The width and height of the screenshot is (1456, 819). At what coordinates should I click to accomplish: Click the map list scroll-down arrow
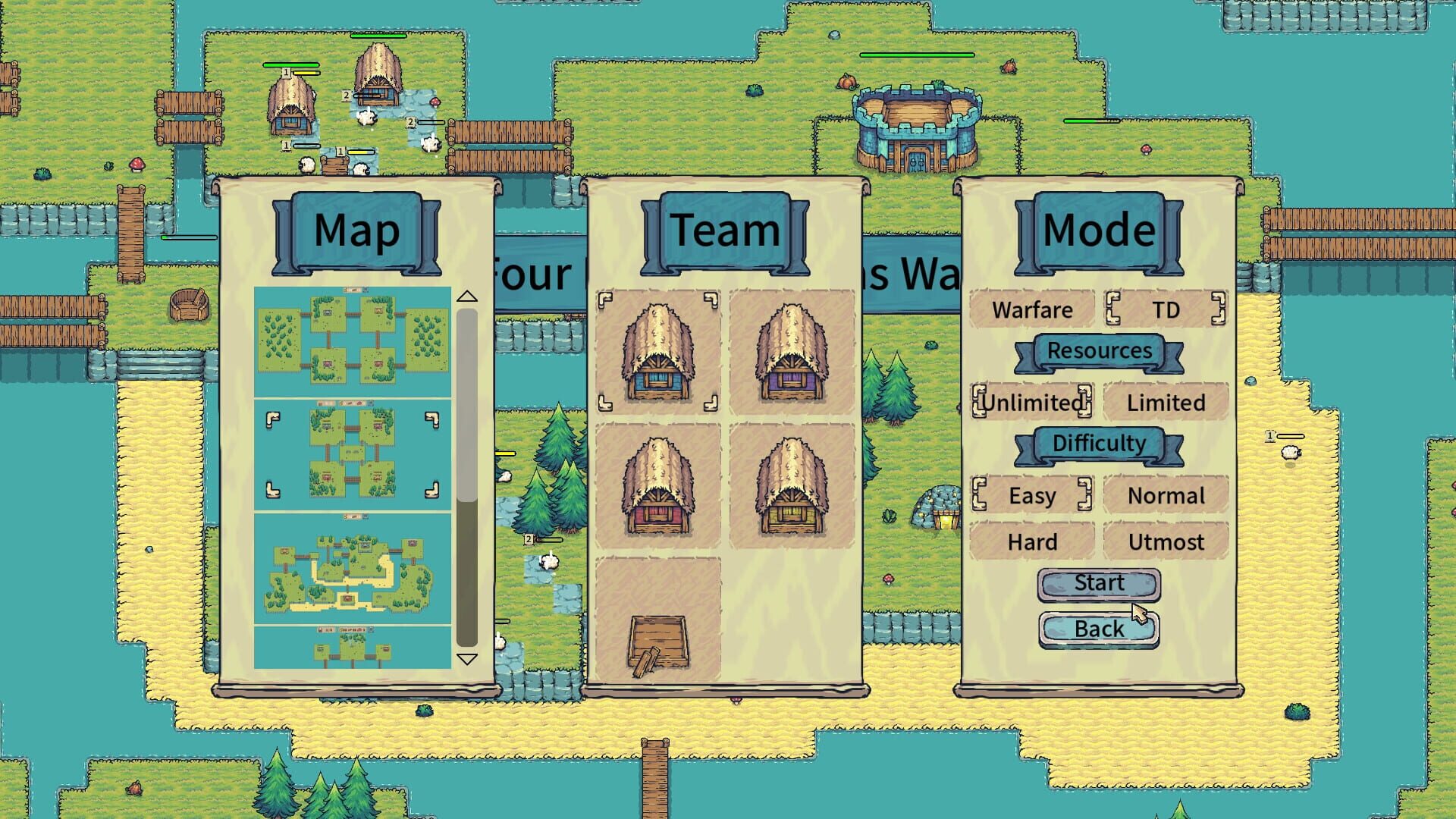(x=467, y=659)
